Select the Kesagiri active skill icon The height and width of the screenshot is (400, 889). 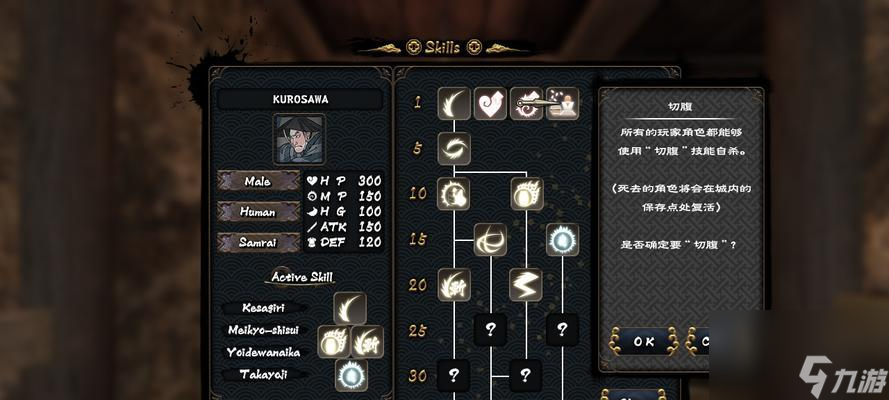coord(350,308)
